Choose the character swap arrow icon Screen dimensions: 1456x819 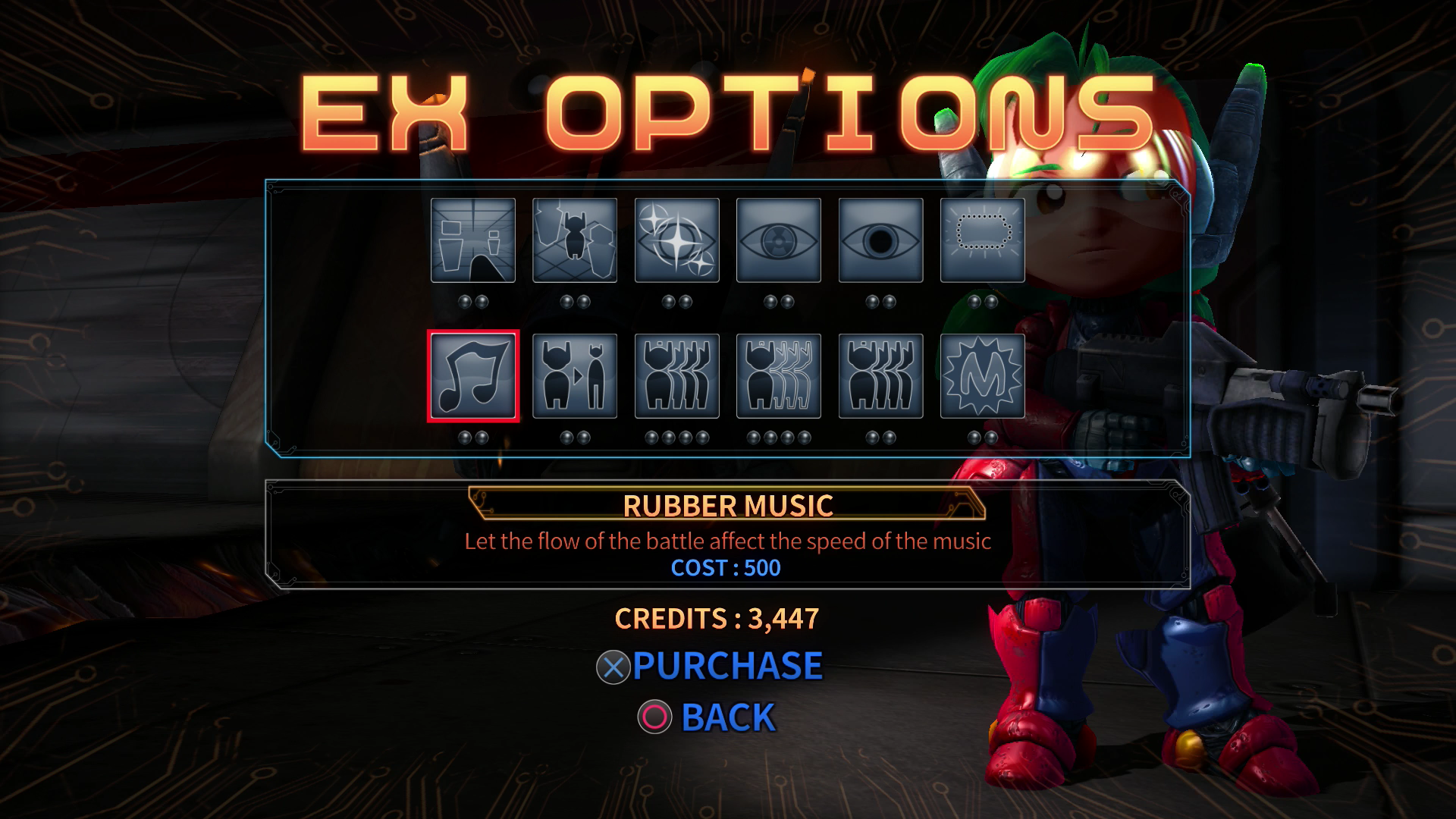coord(575,376)
